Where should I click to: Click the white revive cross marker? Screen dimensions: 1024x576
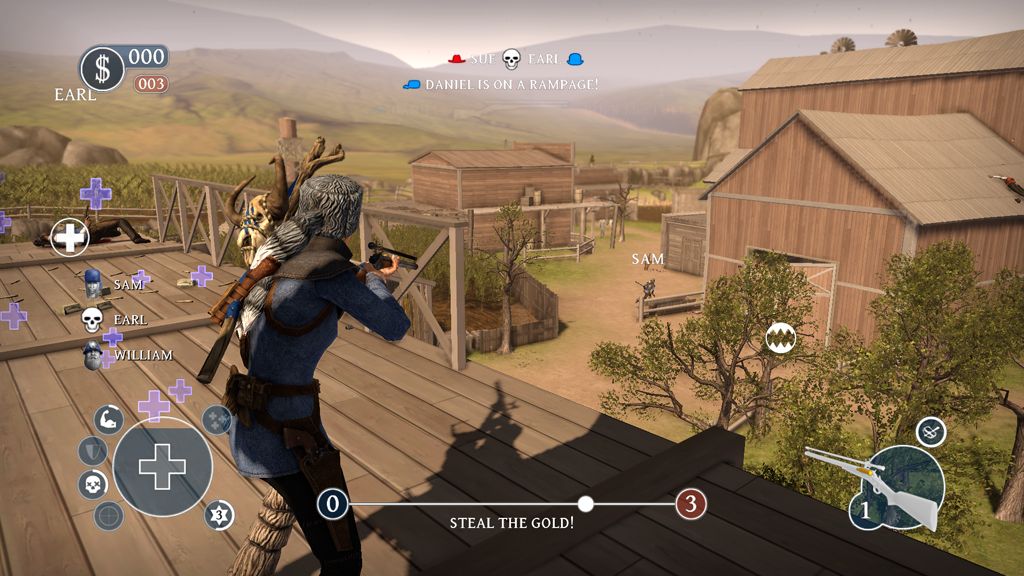point(70,237)
